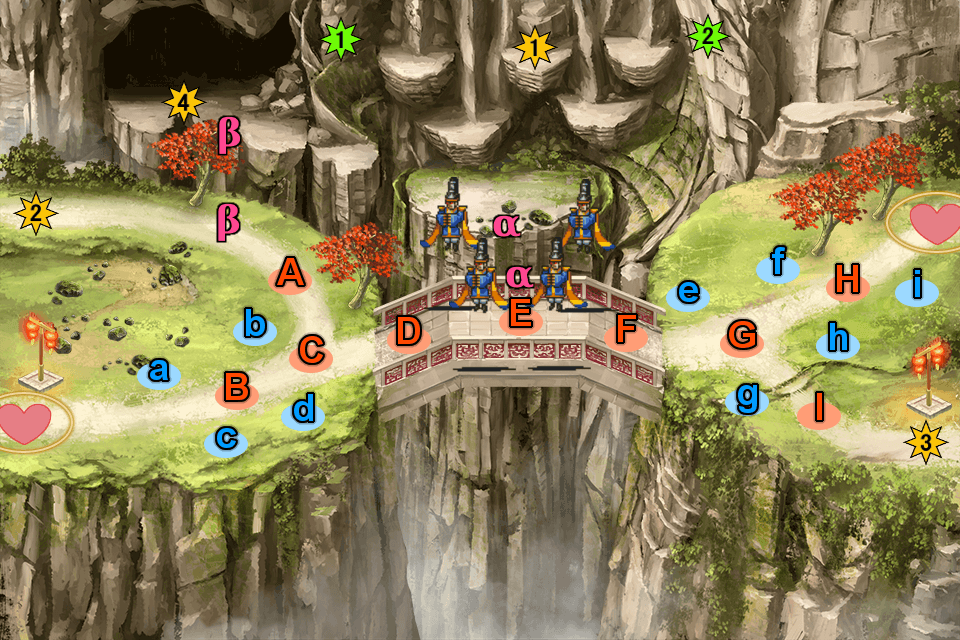Image resolution: width=960 pixels, height=640 pixels.
Task: Select the blue lowercase i spot
Action: (x=916, y=290)
